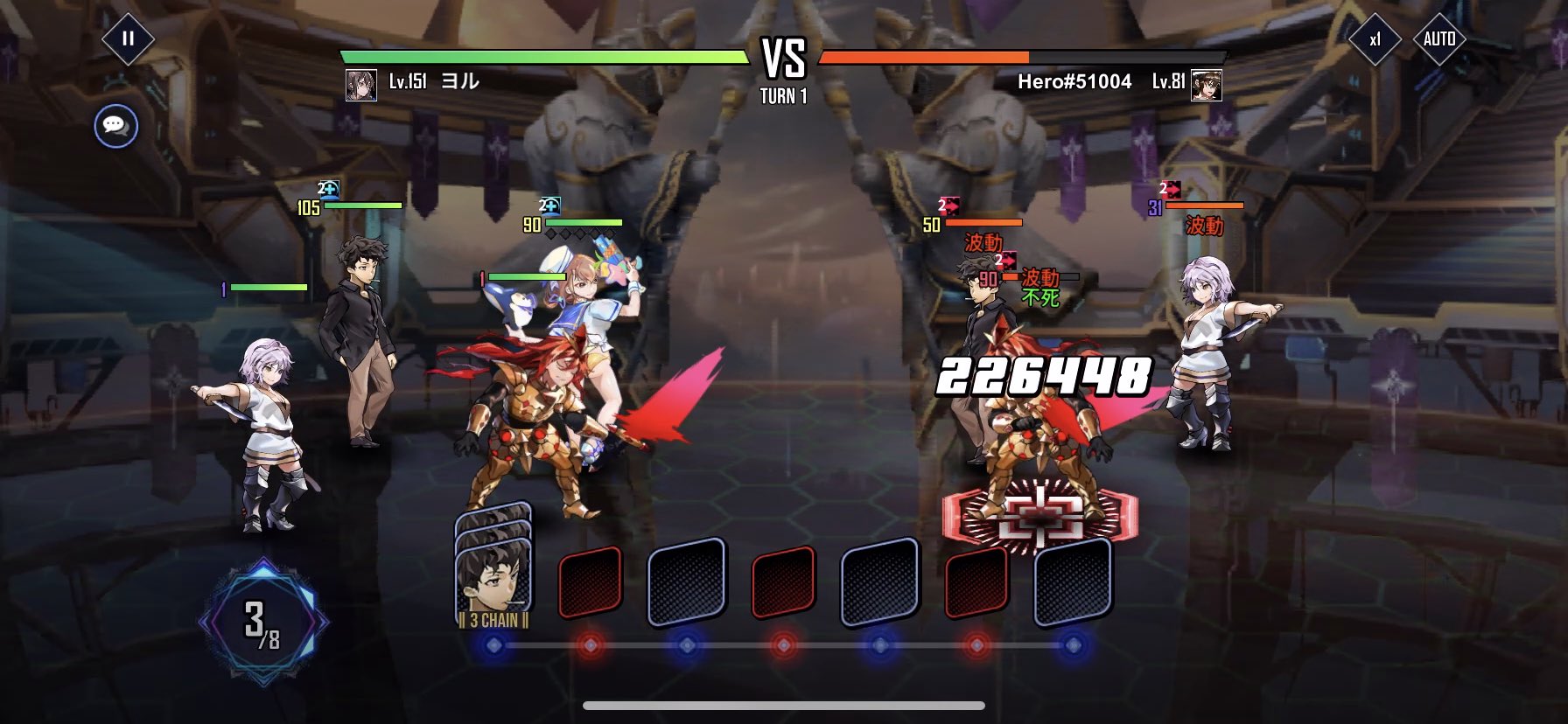Tap the 3/8 energy gauge

pyautogui.click(x=263, y=623)
